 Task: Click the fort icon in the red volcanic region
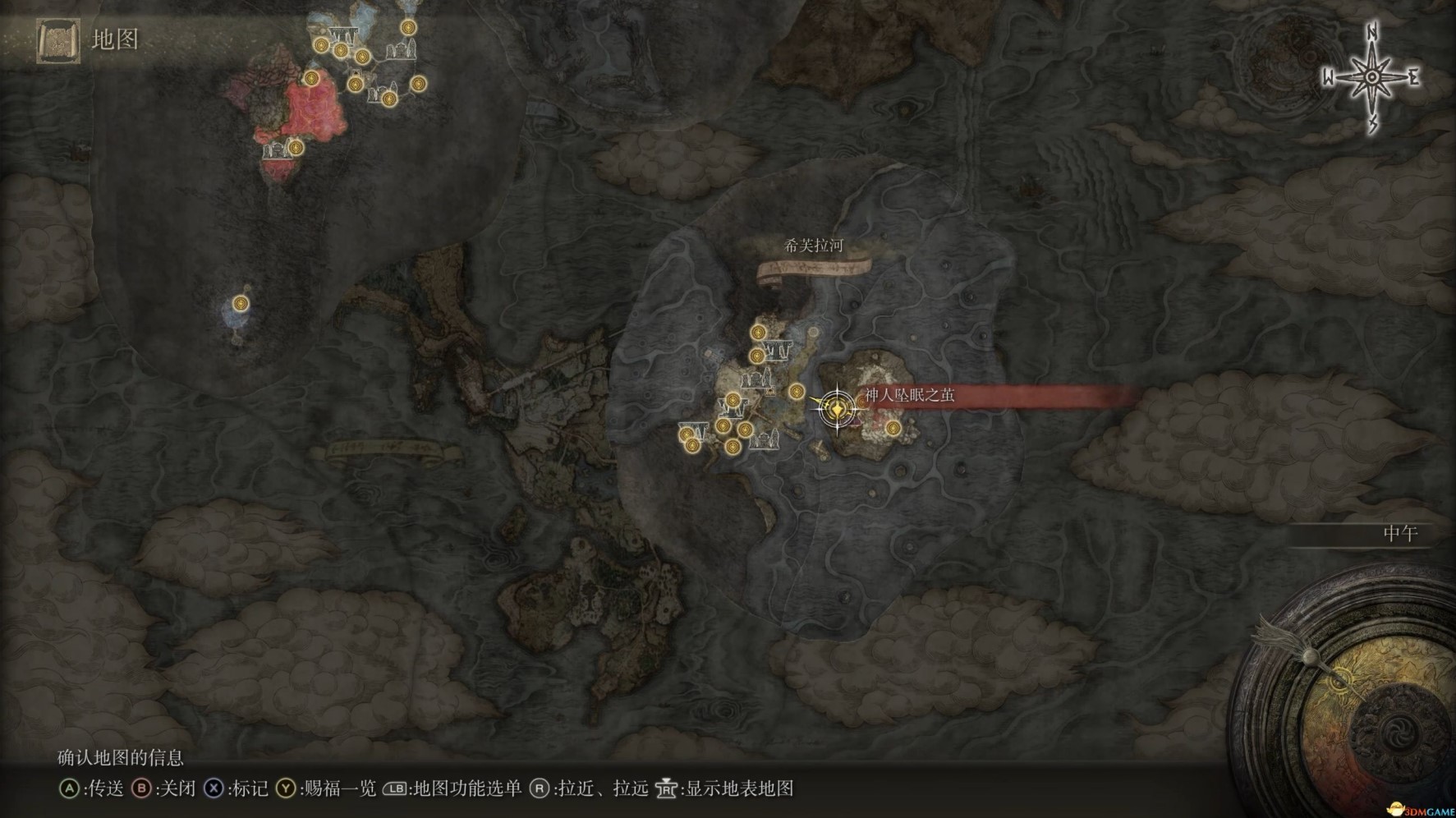pos(278,149)
